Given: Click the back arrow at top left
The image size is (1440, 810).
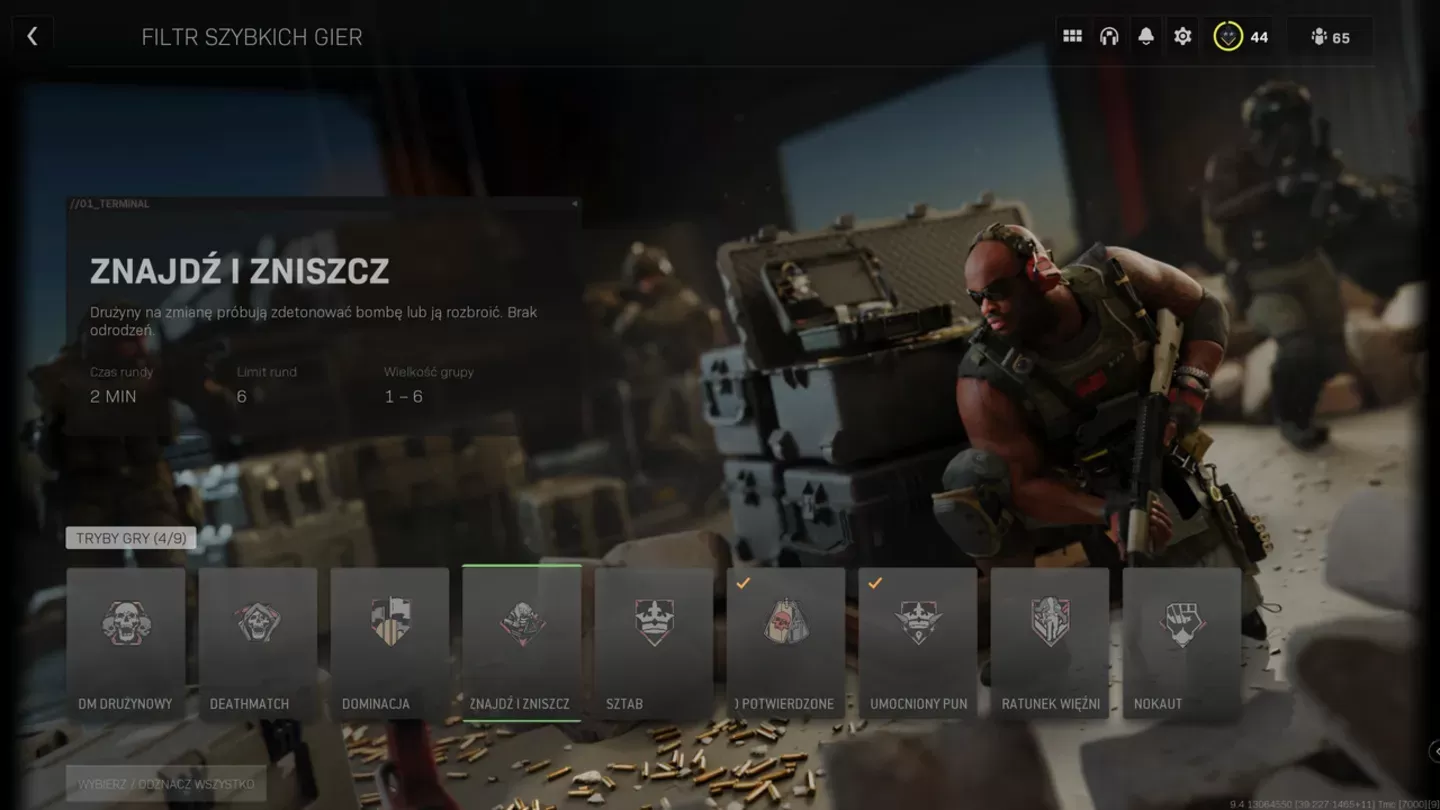Looking at the screenshot, I should [x=33, y=34].
